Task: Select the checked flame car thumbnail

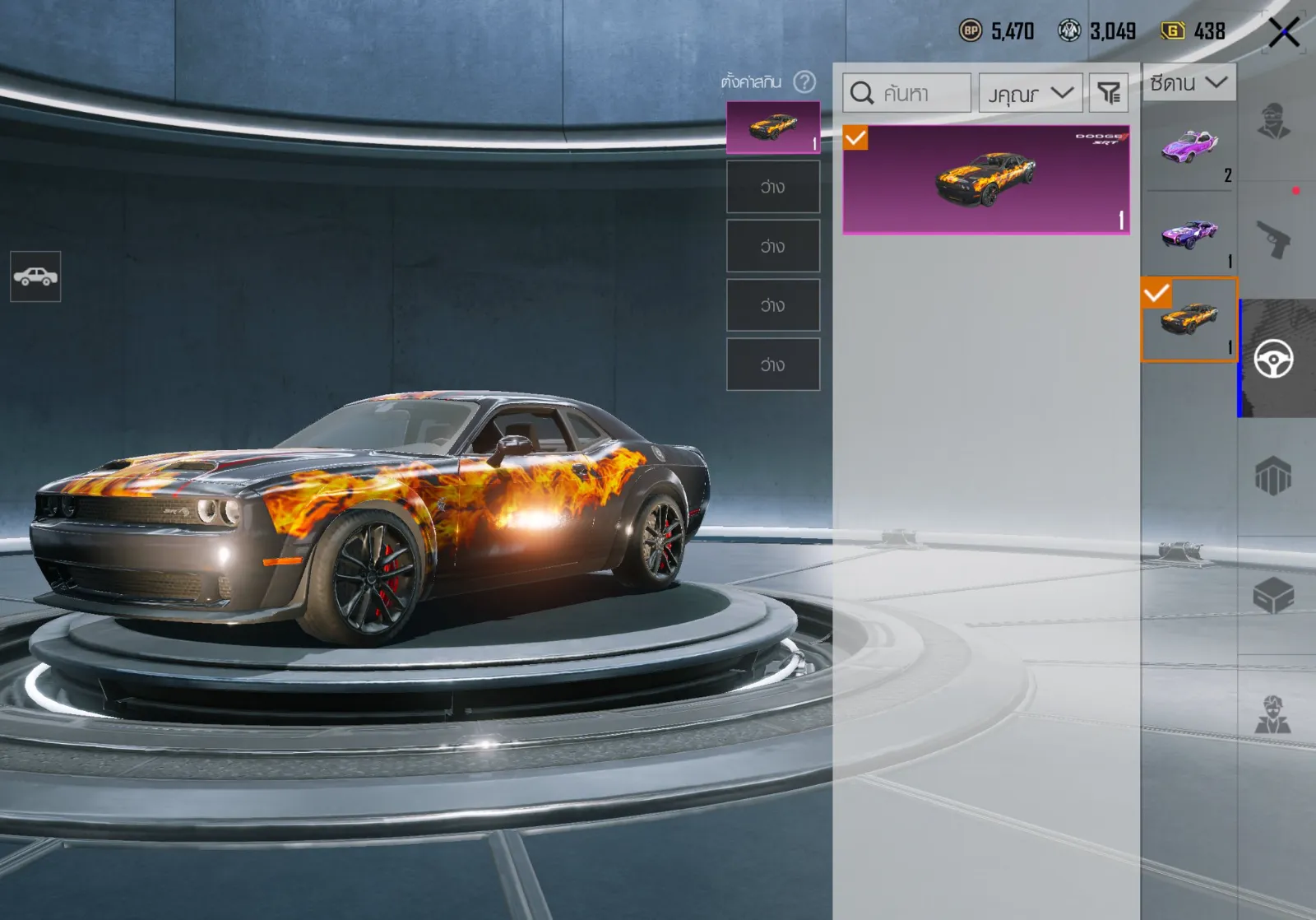Action: tap(1189, 319)
